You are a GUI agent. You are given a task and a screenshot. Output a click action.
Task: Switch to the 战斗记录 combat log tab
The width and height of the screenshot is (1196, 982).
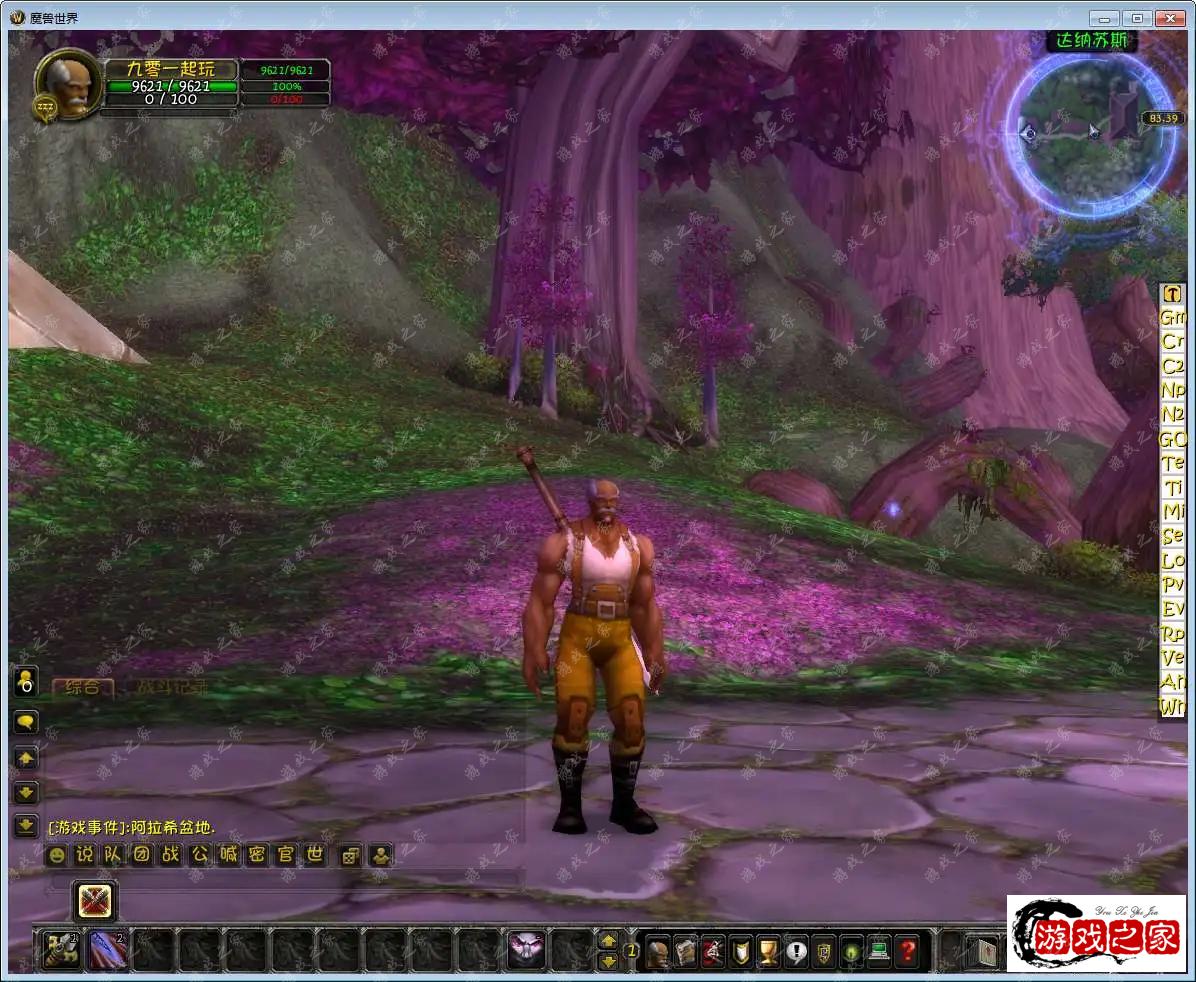coord(172,688)
